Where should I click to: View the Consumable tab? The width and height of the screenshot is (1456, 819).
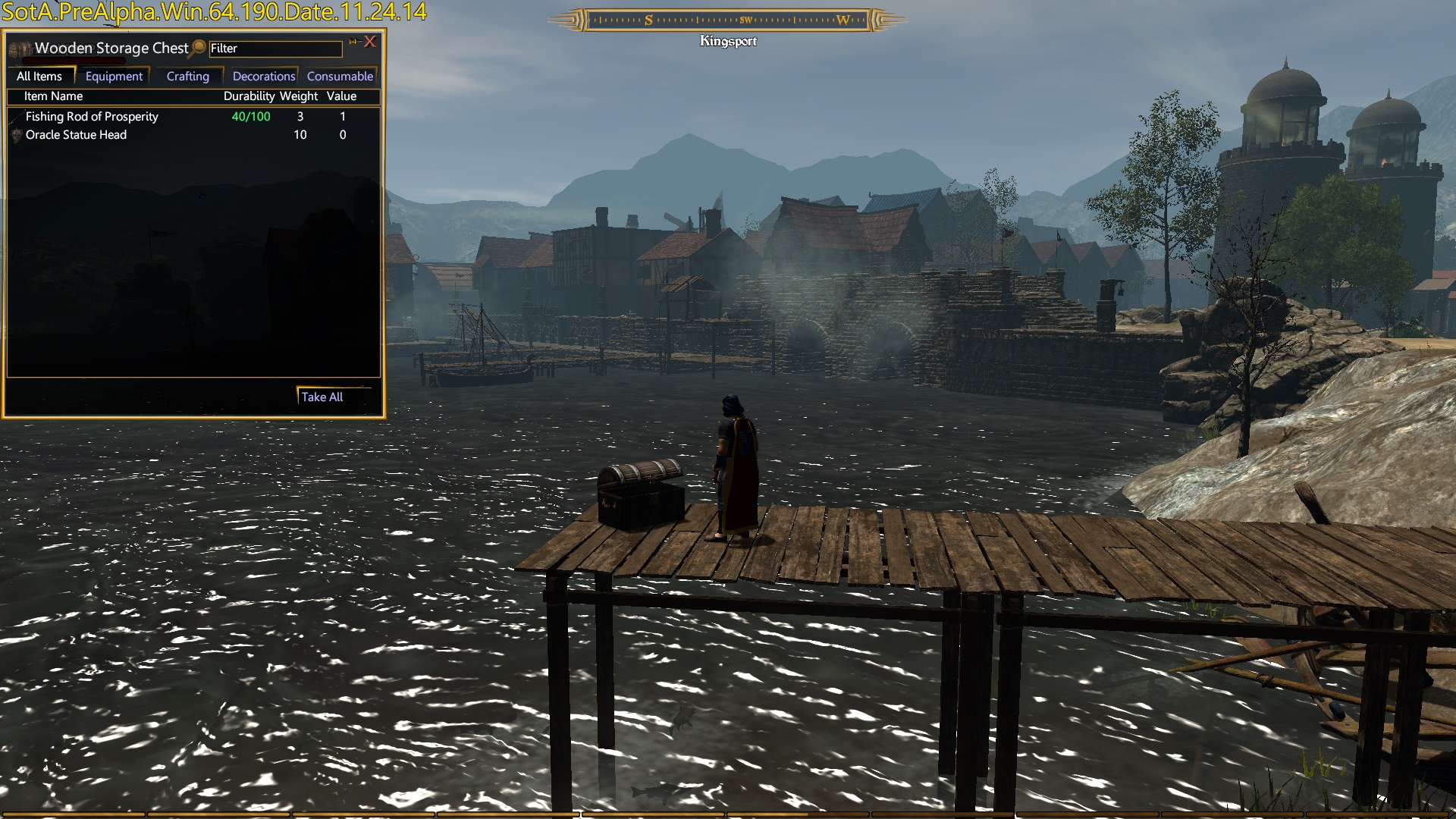[x=340, y=77]
